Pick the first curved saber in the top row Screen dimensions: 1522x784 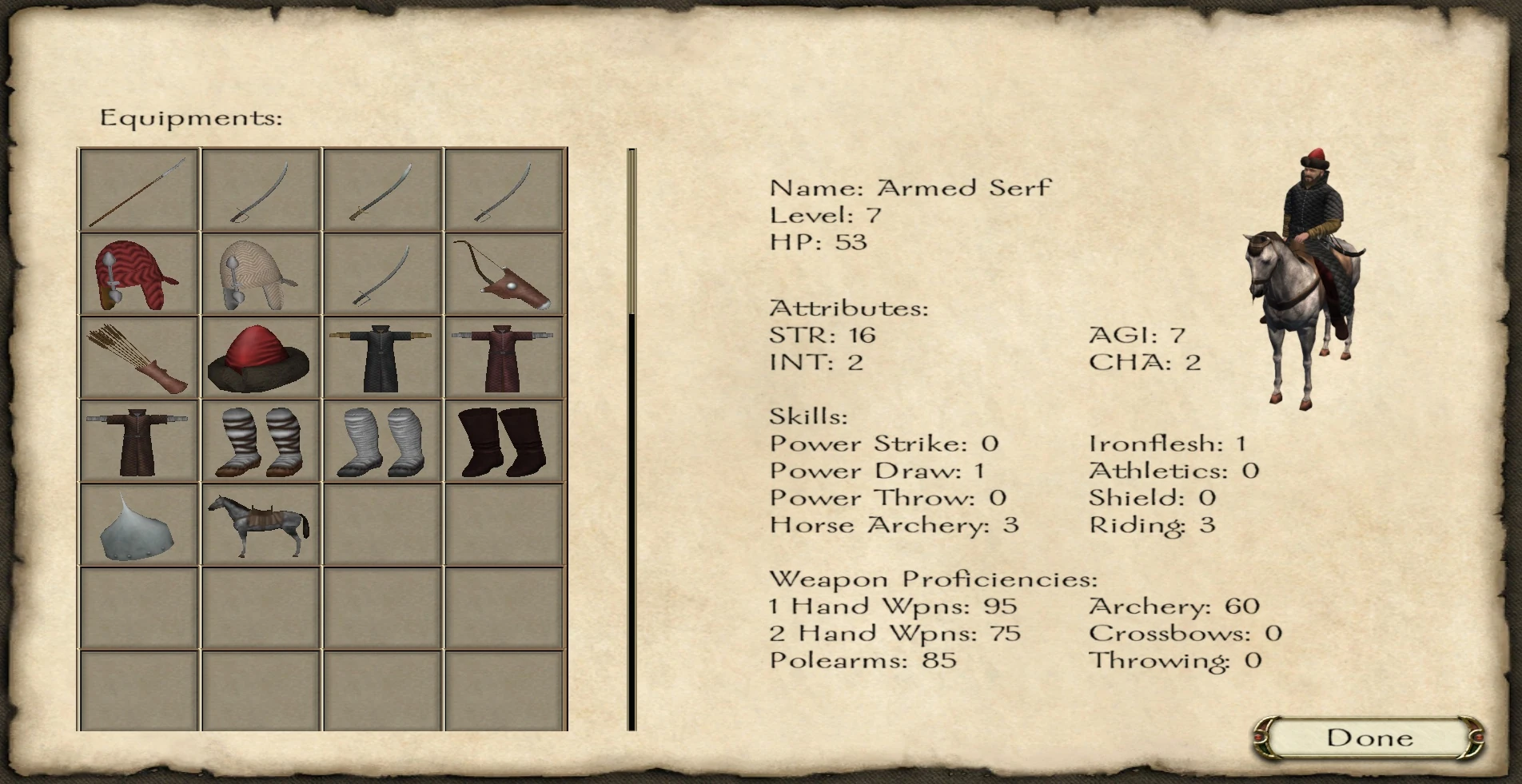pos(257,189)
